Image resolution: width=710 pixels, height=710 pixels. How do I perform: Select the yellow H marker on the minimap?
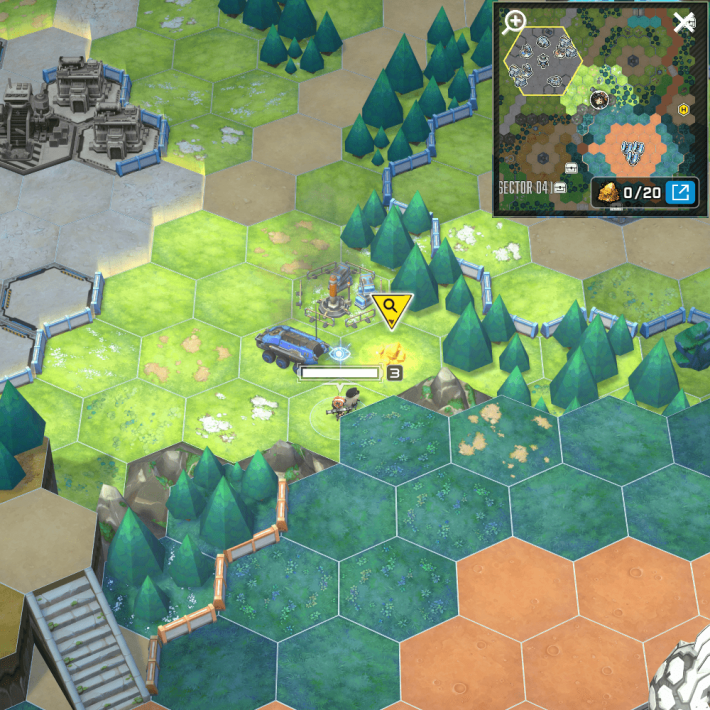tap(683, 109)
